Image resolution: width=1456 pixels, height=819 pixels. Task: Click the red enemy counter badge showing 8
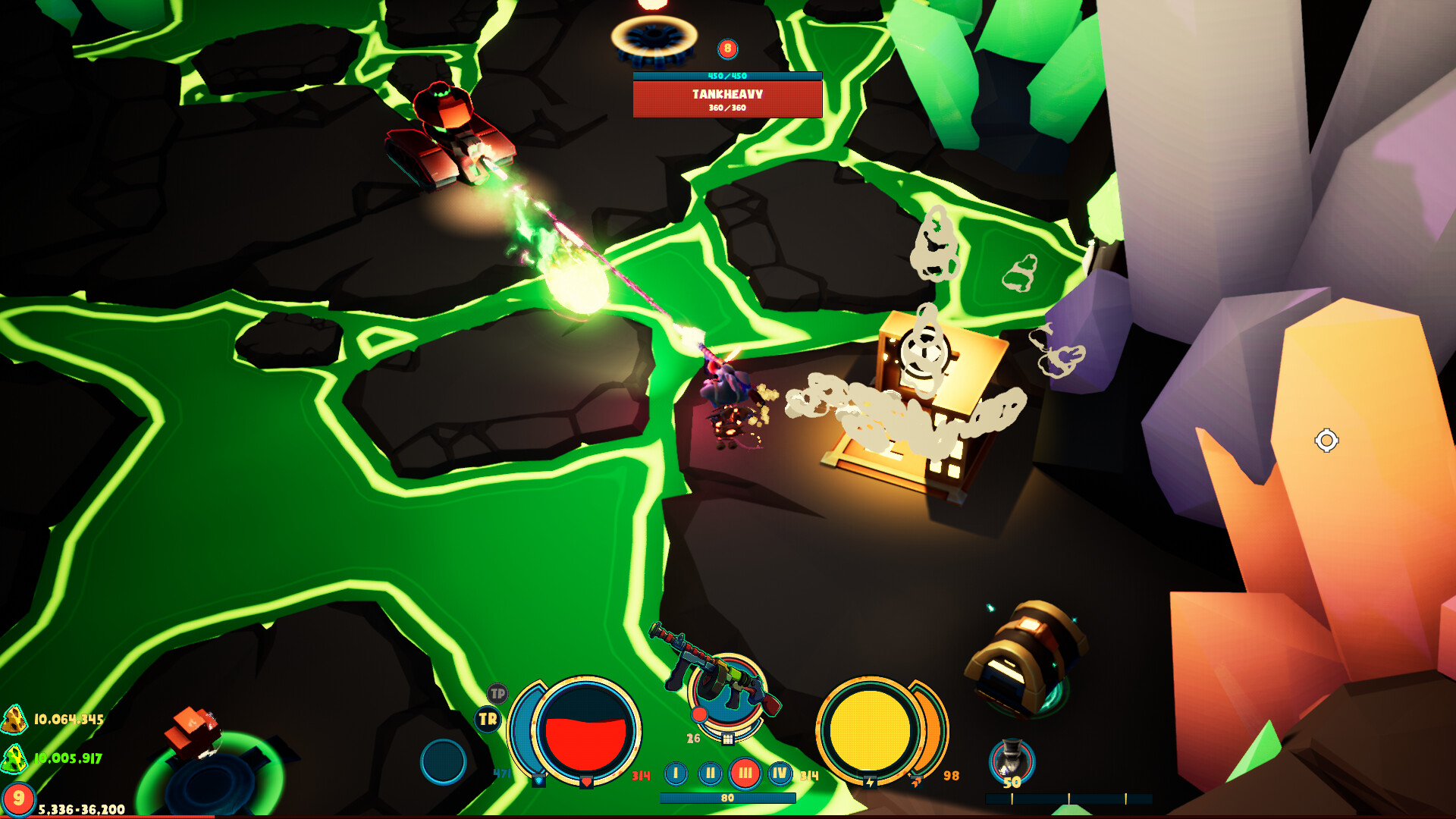click(726, 50)
